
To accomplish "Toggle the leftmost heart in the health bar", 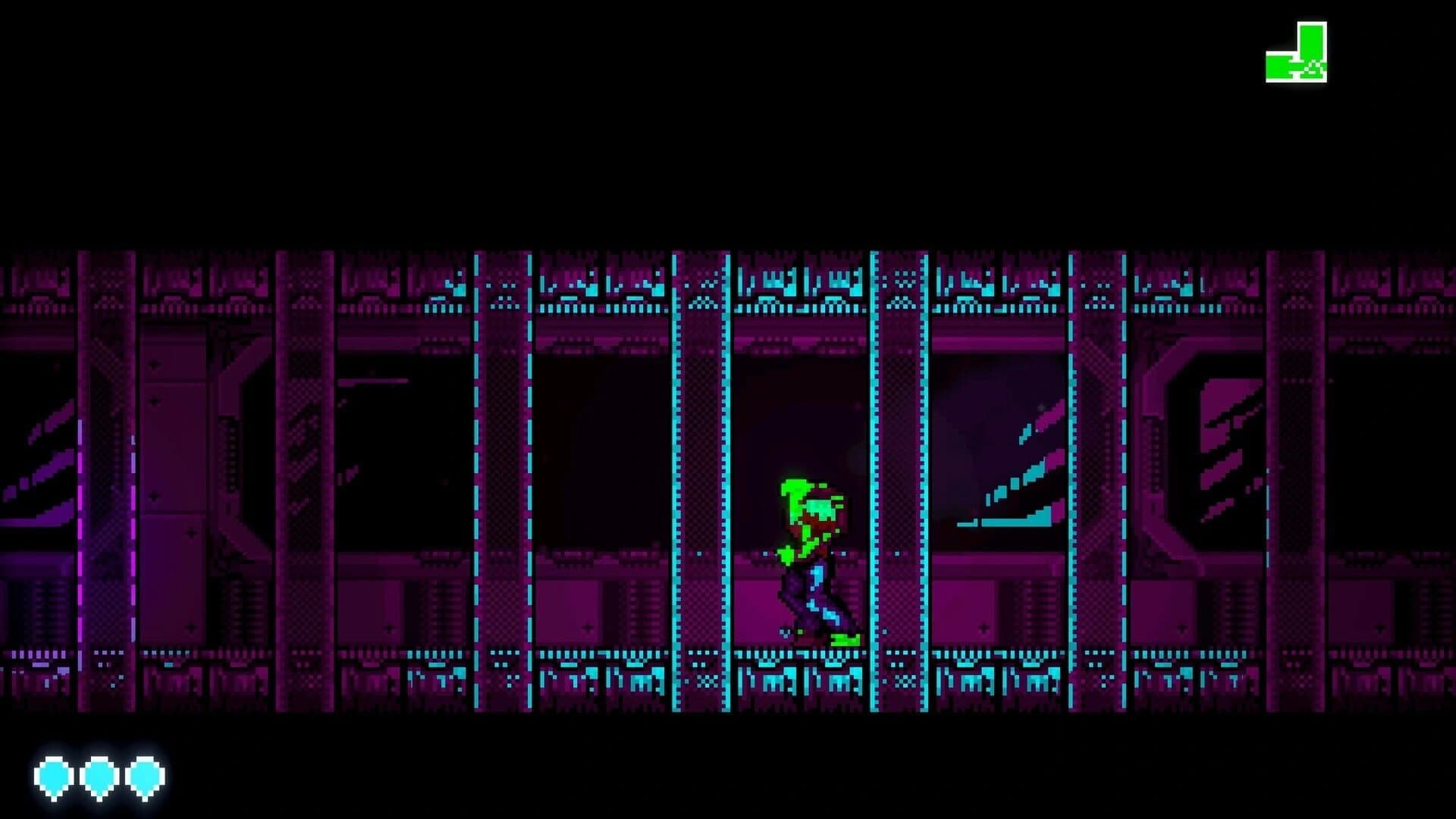I will click(53, 775).
